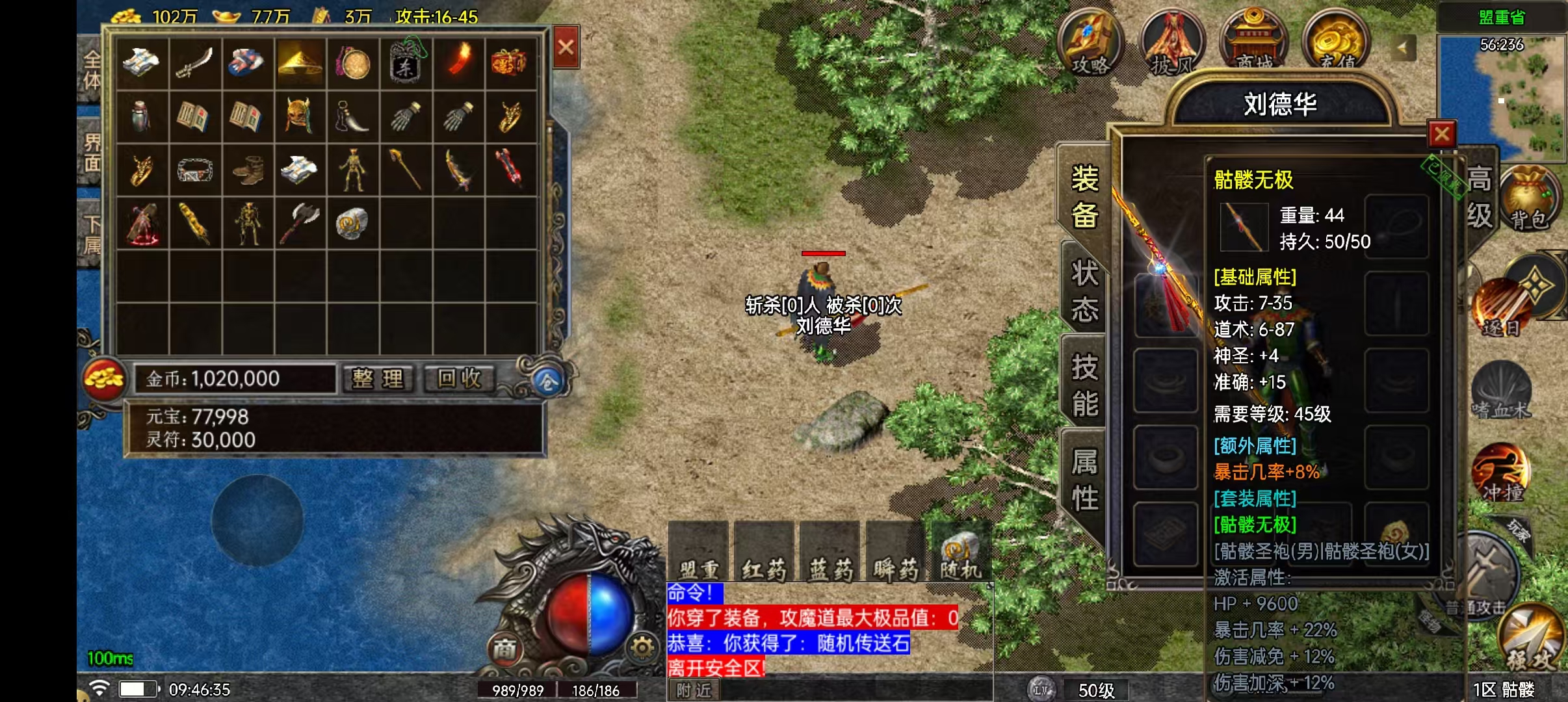Tap the 红药 red potion quick slot
Image resolution: width=1568 pixels, height=702 pixels.
(764, 552)
